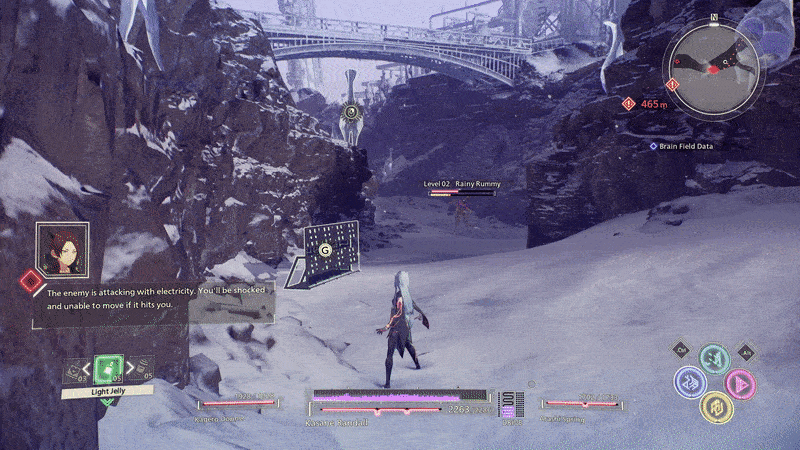Click the red-haired character portrait
This screenshot has height=450, width=800.
(62, 248)
